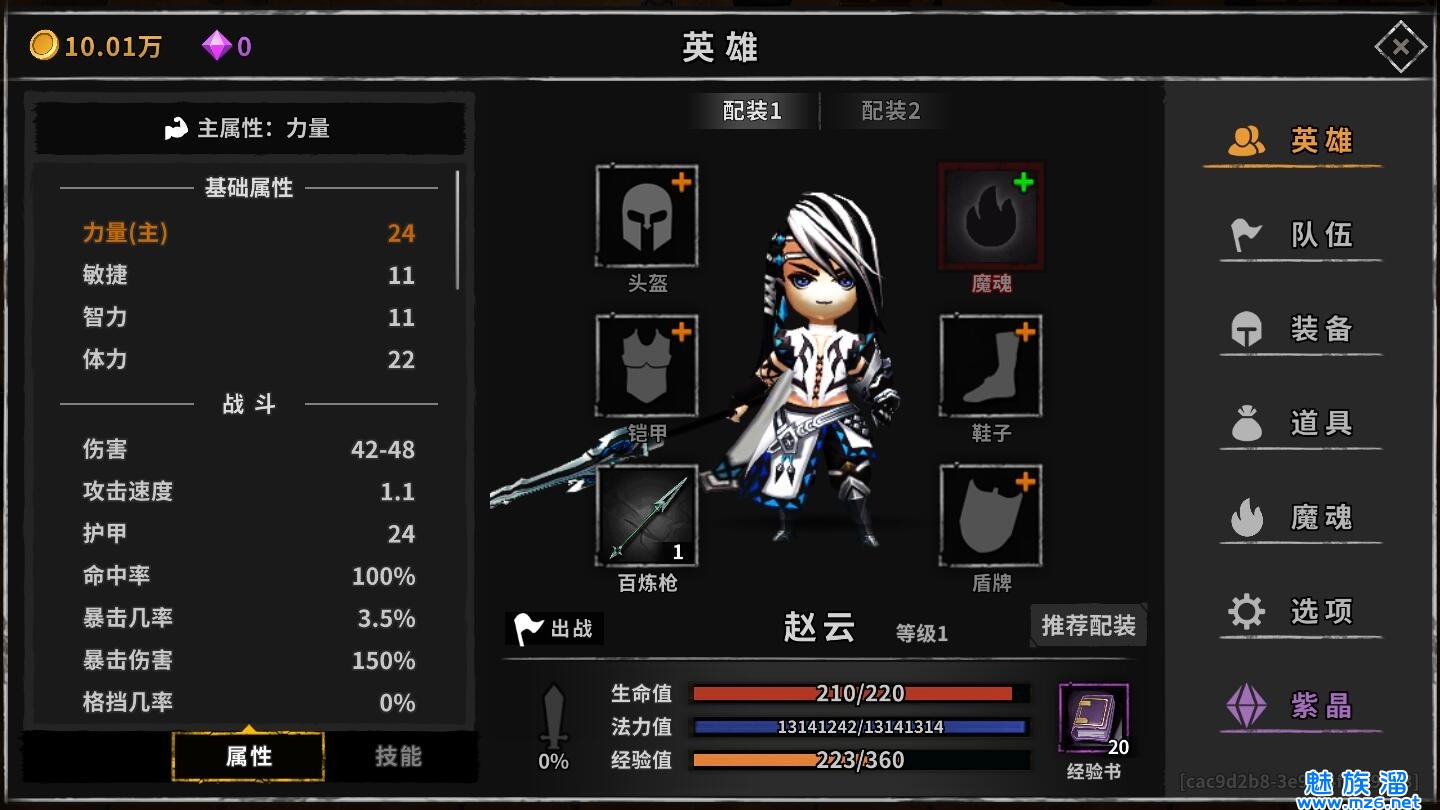Open the empty helmet (头盔) slot

tap(647, 217)
